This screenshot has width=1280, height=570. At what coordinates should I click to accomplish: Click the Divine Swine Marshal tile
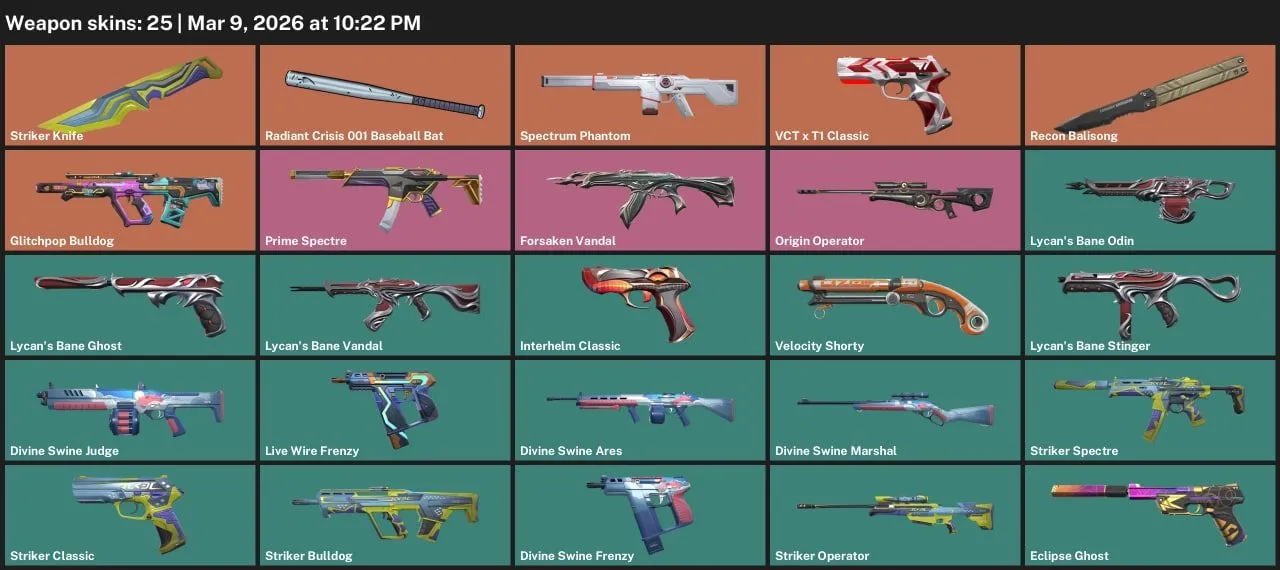point(895,410)
